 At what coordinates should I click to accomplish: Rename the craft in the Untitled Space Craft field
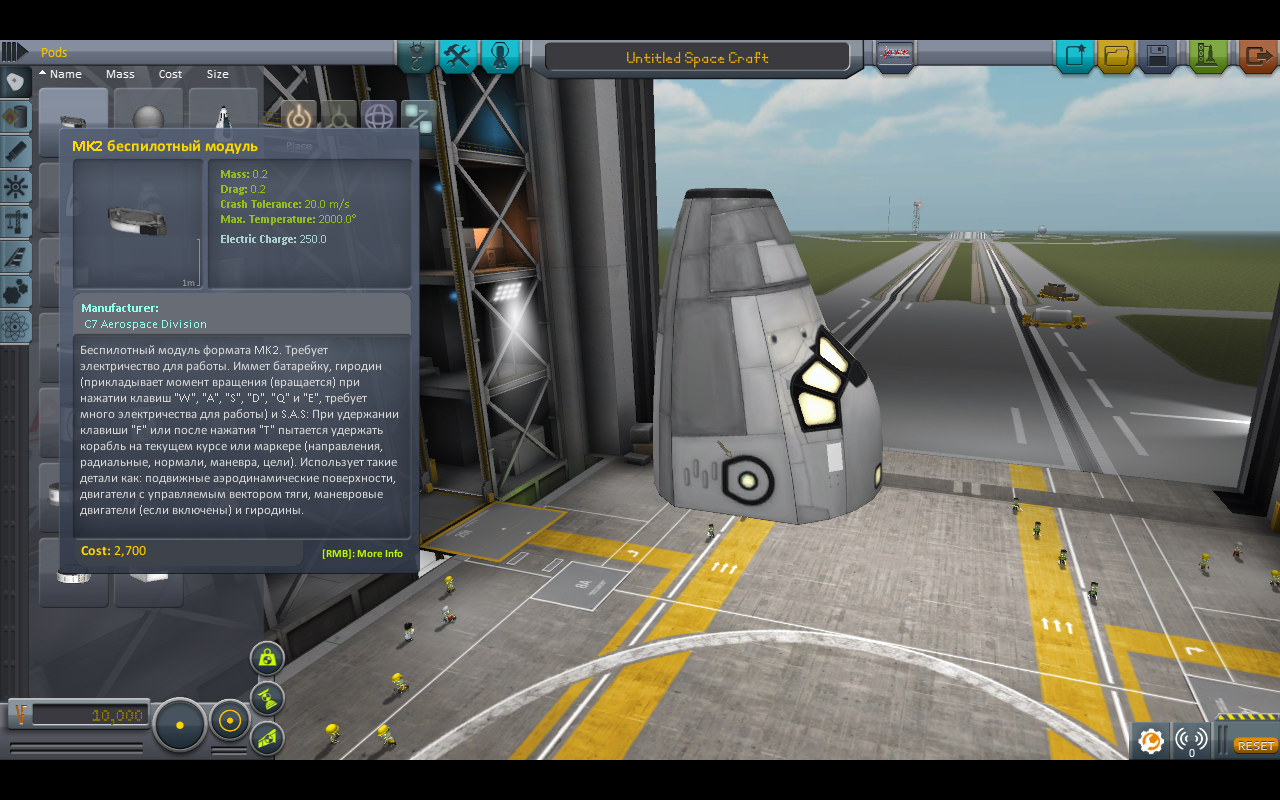(697, 57)
